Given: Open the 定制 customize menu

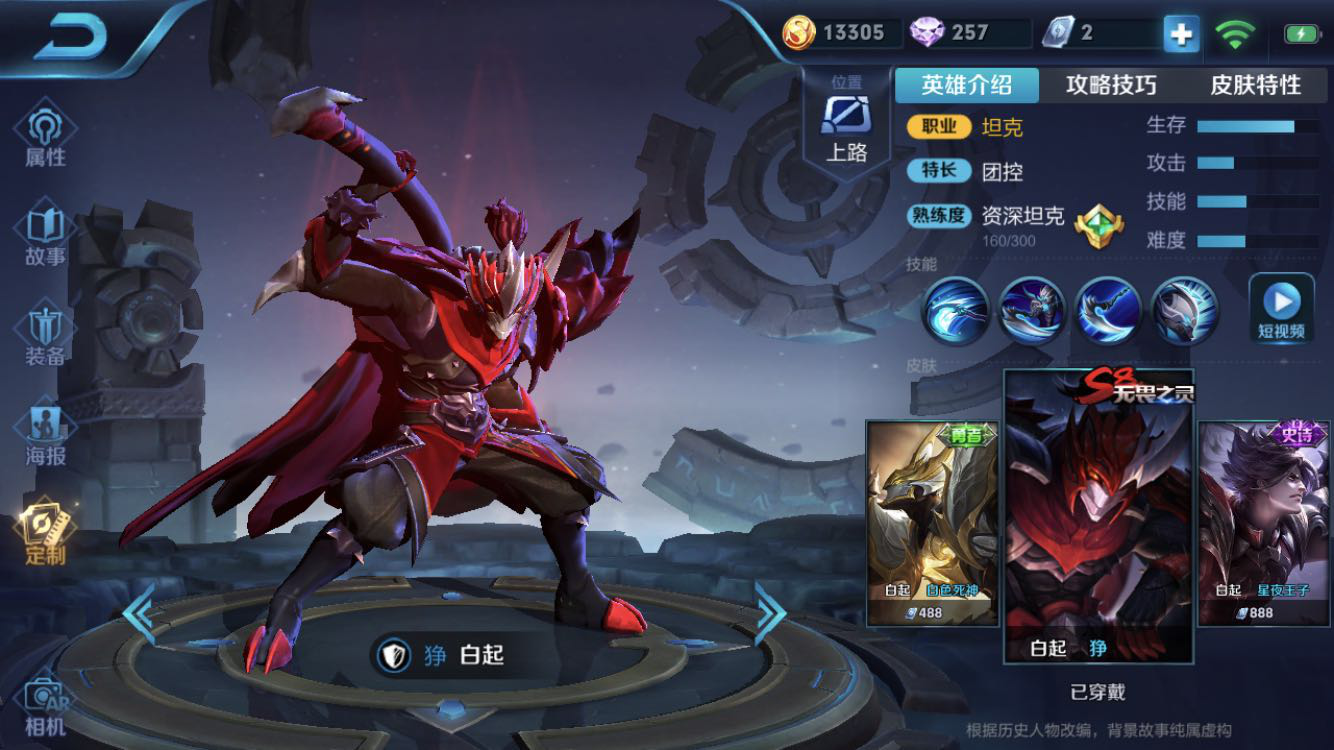Looking at the screenshot, I should click(45, 534).
